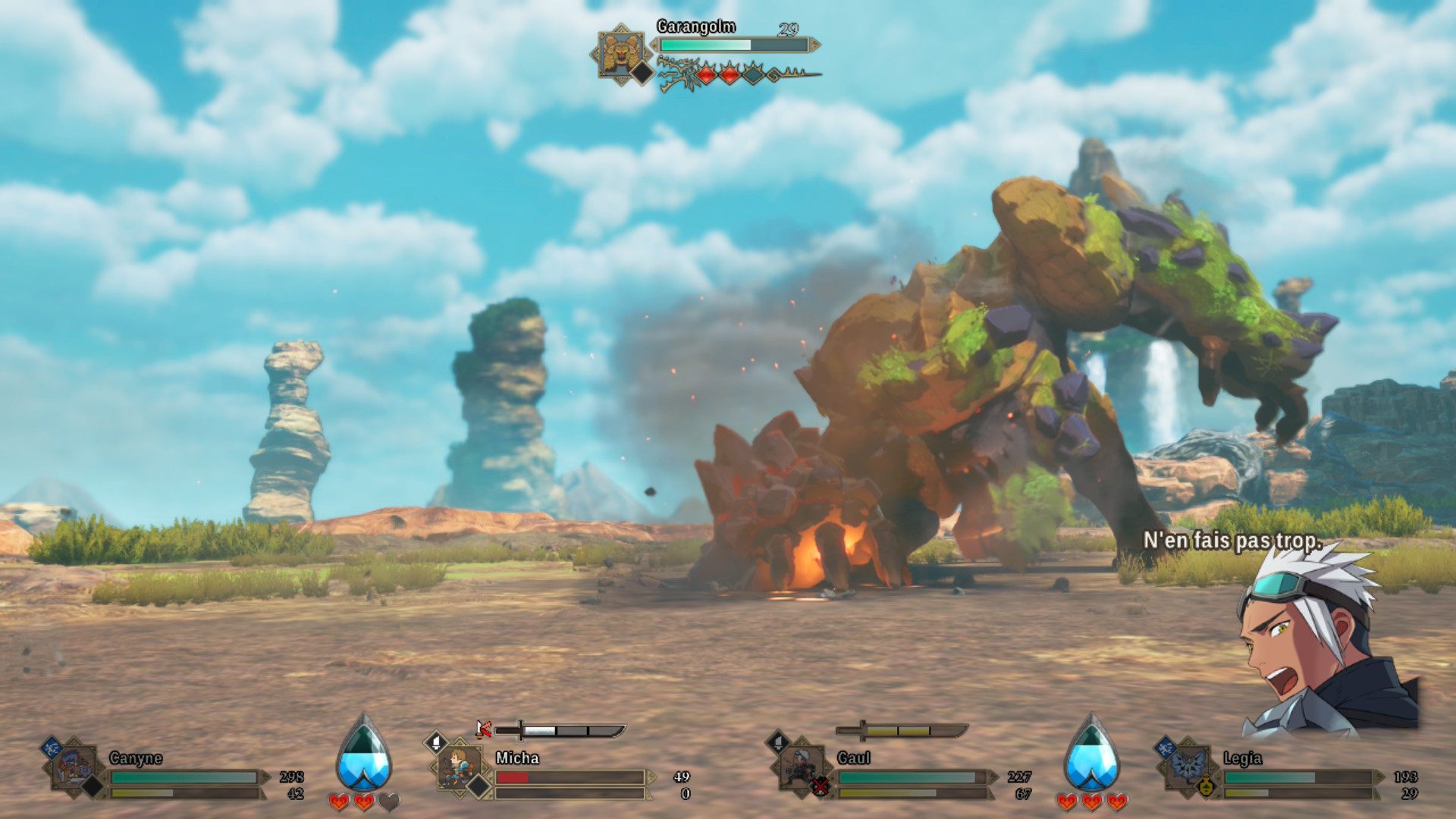The height and width of the screenshot is (819, 1456).
Task: Select Legia's monster portrait
Action: (1187, 767)
